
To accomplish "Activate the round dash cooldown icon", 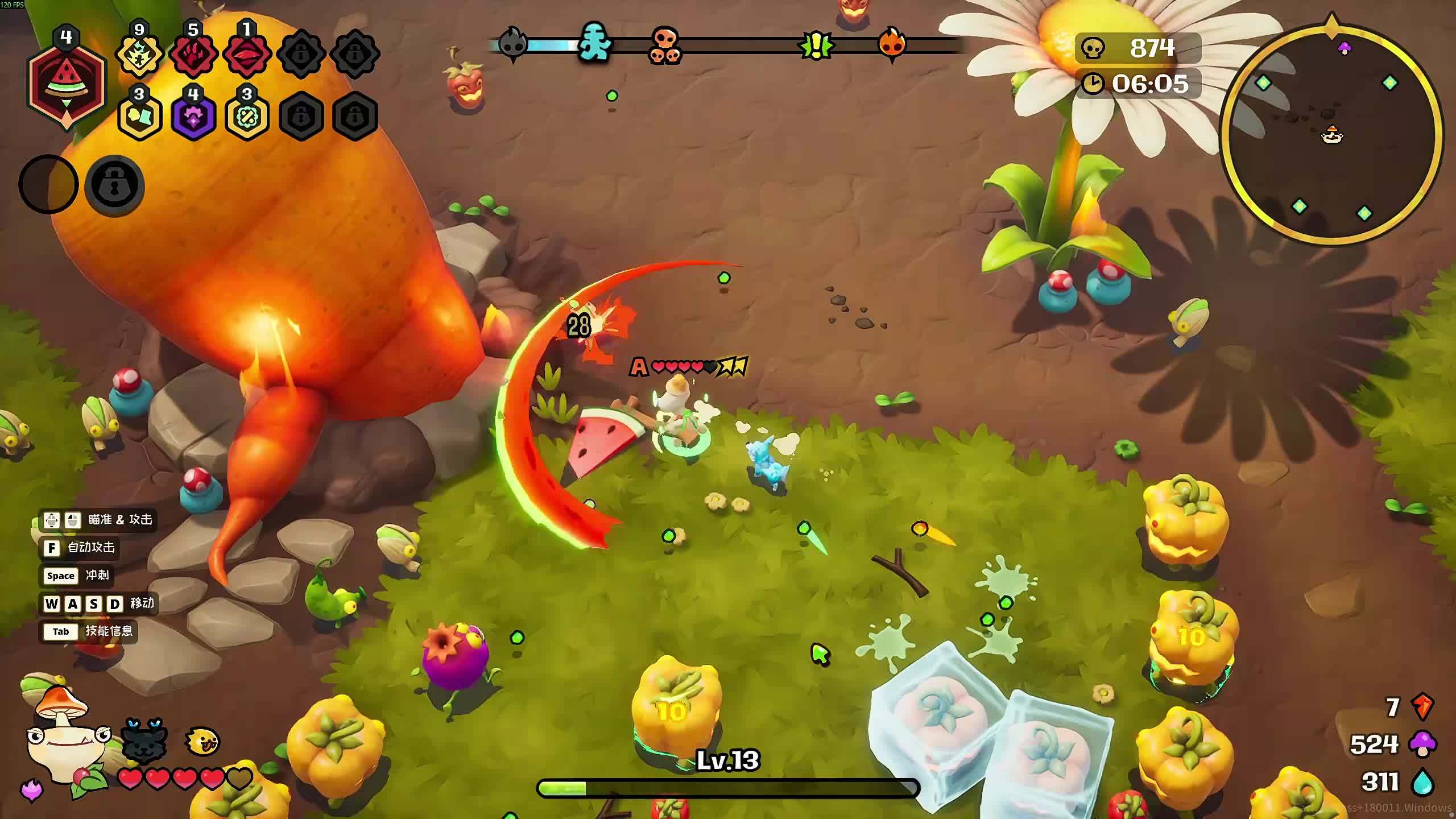I will [49, 185].
